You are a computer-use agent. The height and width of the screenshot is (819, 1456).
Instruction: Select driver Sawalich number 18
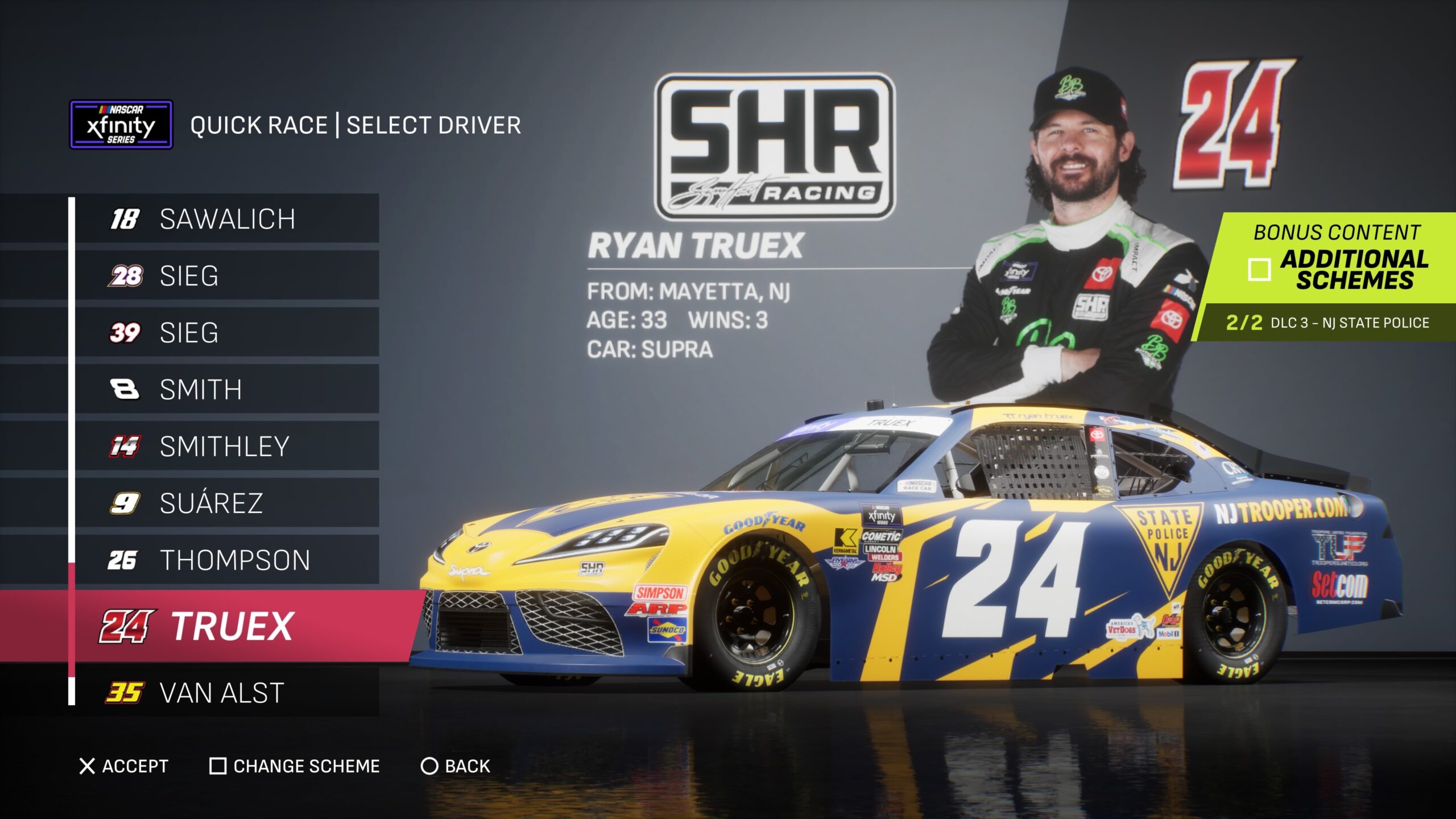pyautogui.click(x=226, y=219)
